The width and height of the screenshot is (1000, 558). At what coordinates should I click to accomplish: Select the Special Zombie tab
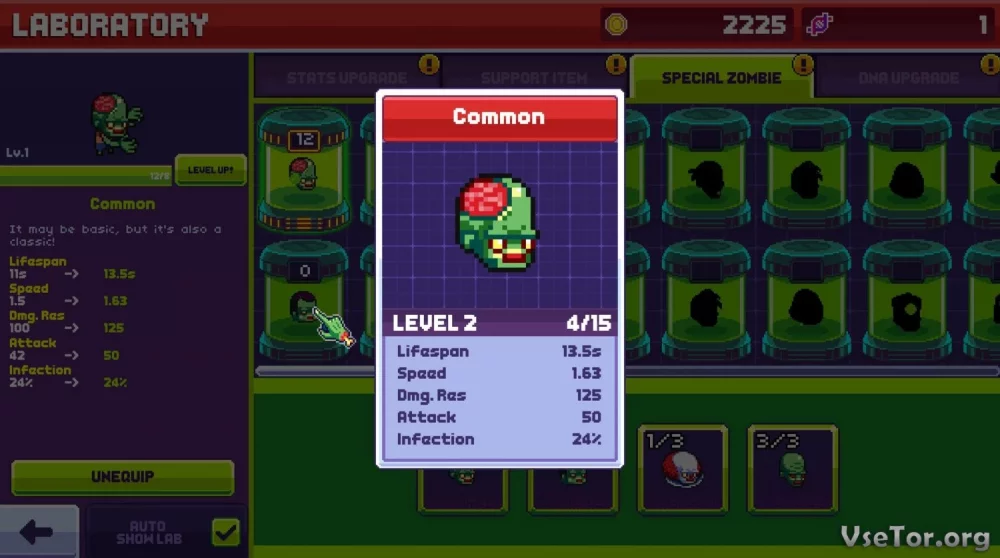tap(721, 78)
